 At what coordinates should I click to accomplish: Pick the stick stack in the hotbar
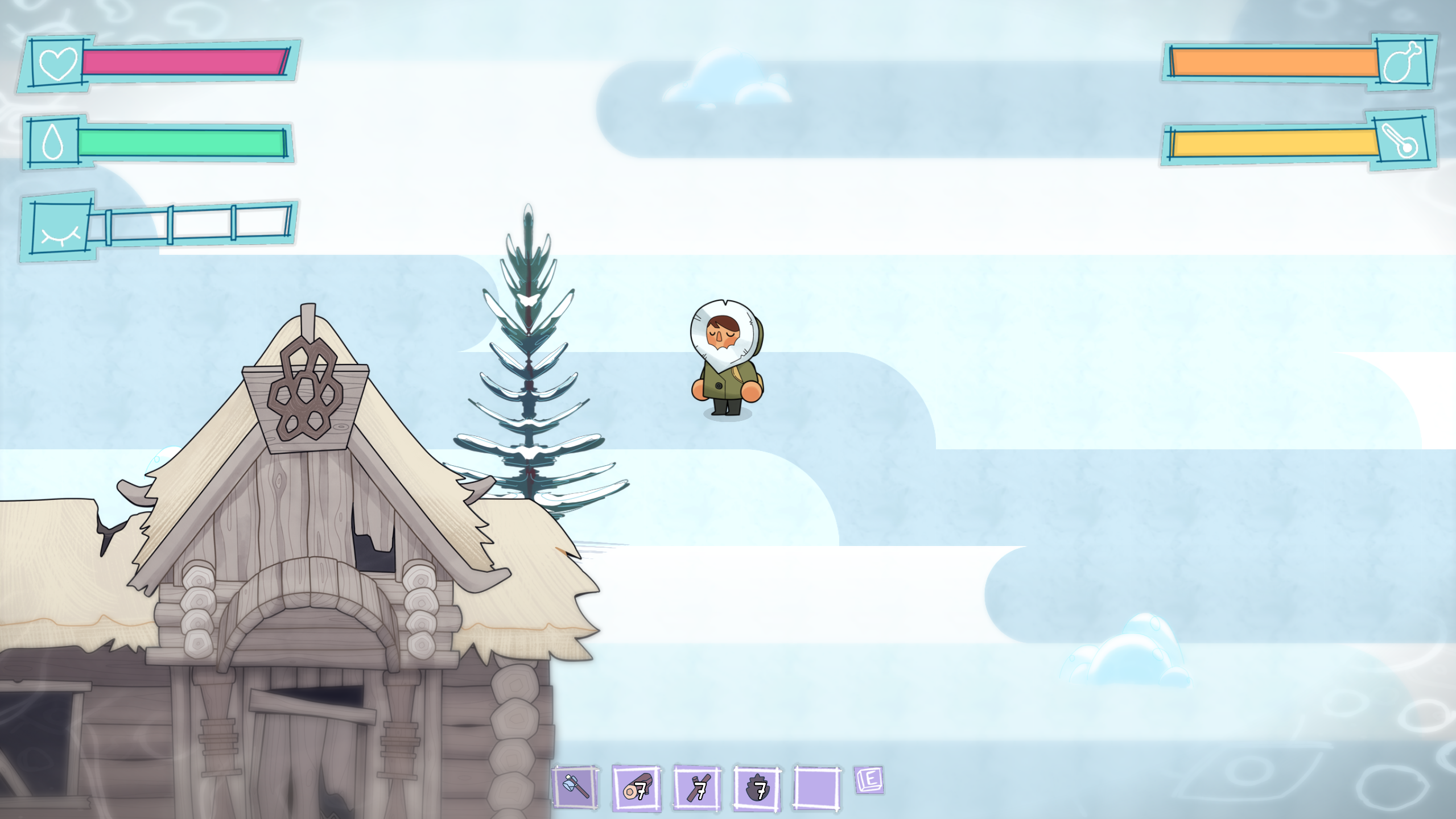pyautogui.click(x=698, y=788)
